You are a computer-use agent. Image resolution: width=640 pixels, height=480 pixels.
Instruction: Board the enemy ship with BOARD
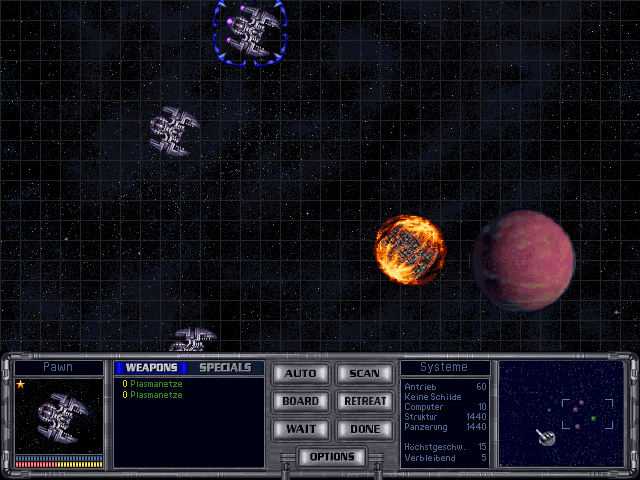click(x=300, y=401)
